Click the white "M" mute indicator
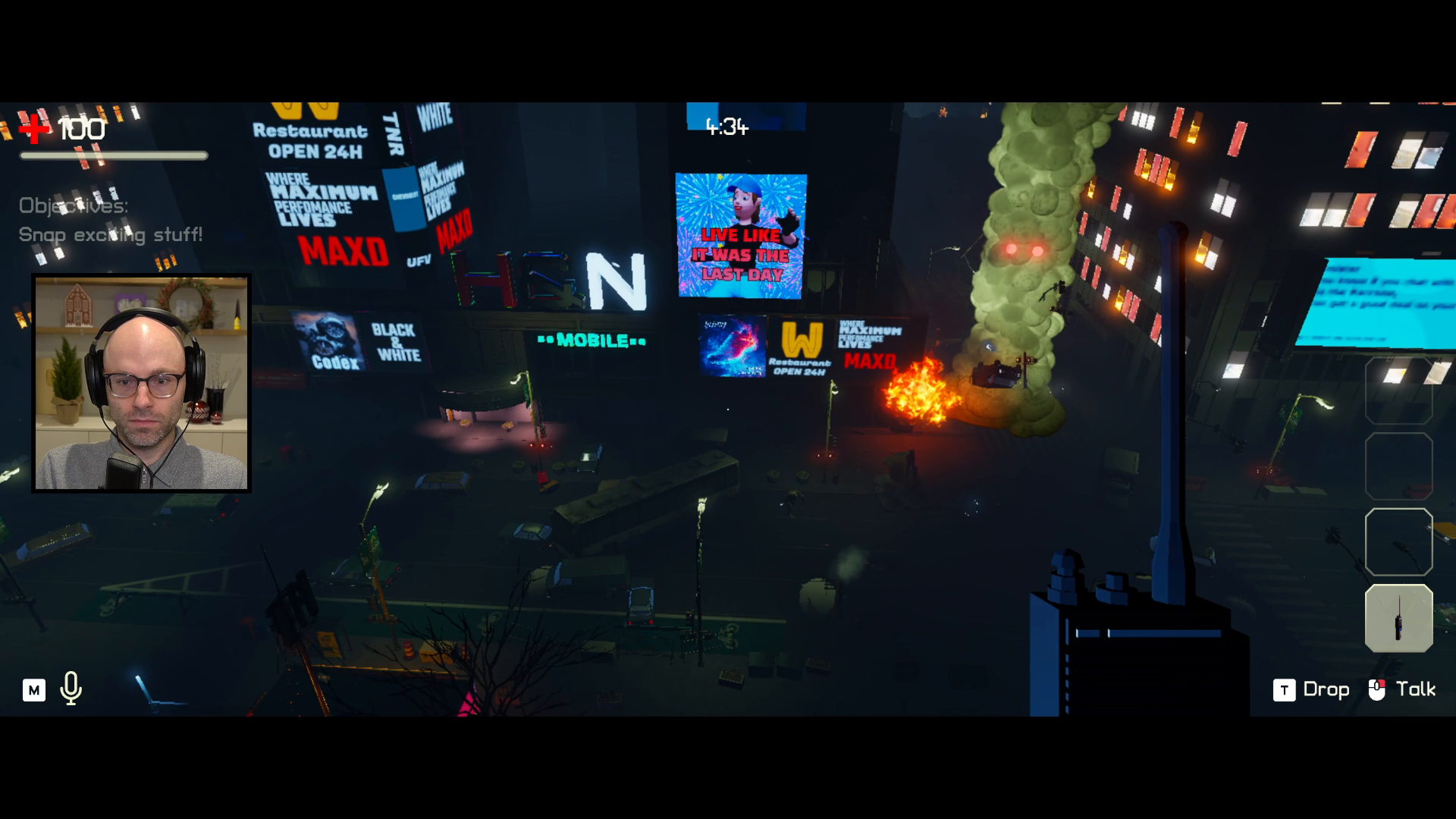This screenshot has height=819, width=1456. tap(33, 689)
